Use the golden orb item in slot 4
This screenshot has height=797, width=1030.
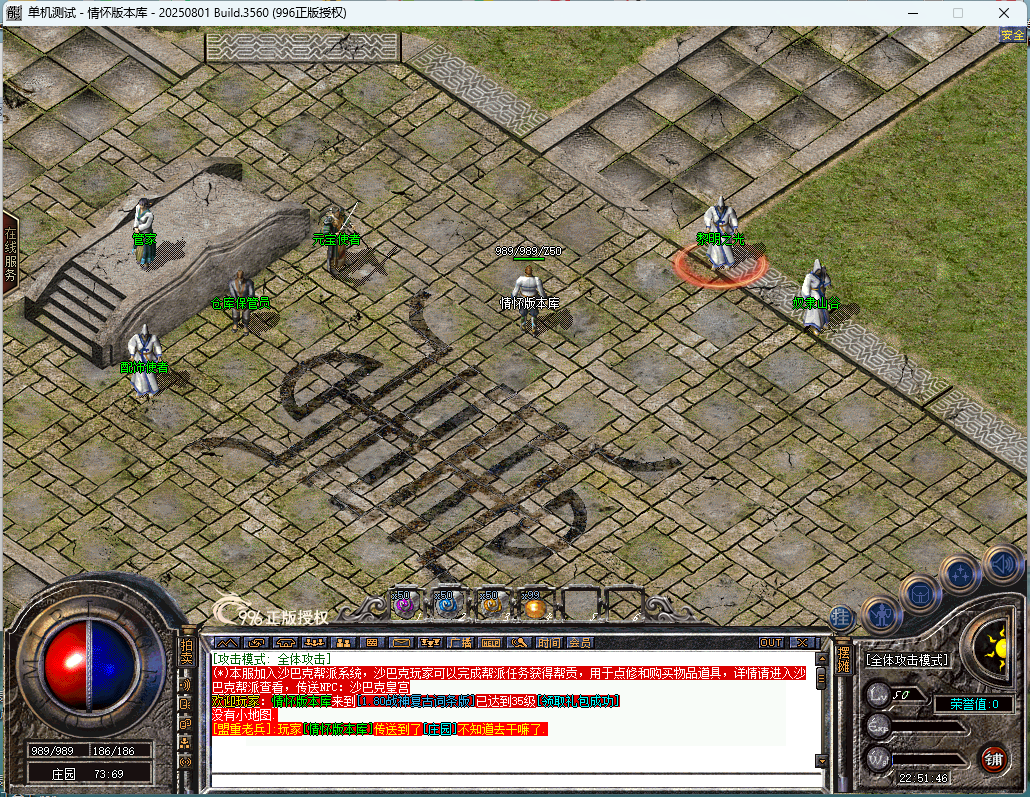533,605
